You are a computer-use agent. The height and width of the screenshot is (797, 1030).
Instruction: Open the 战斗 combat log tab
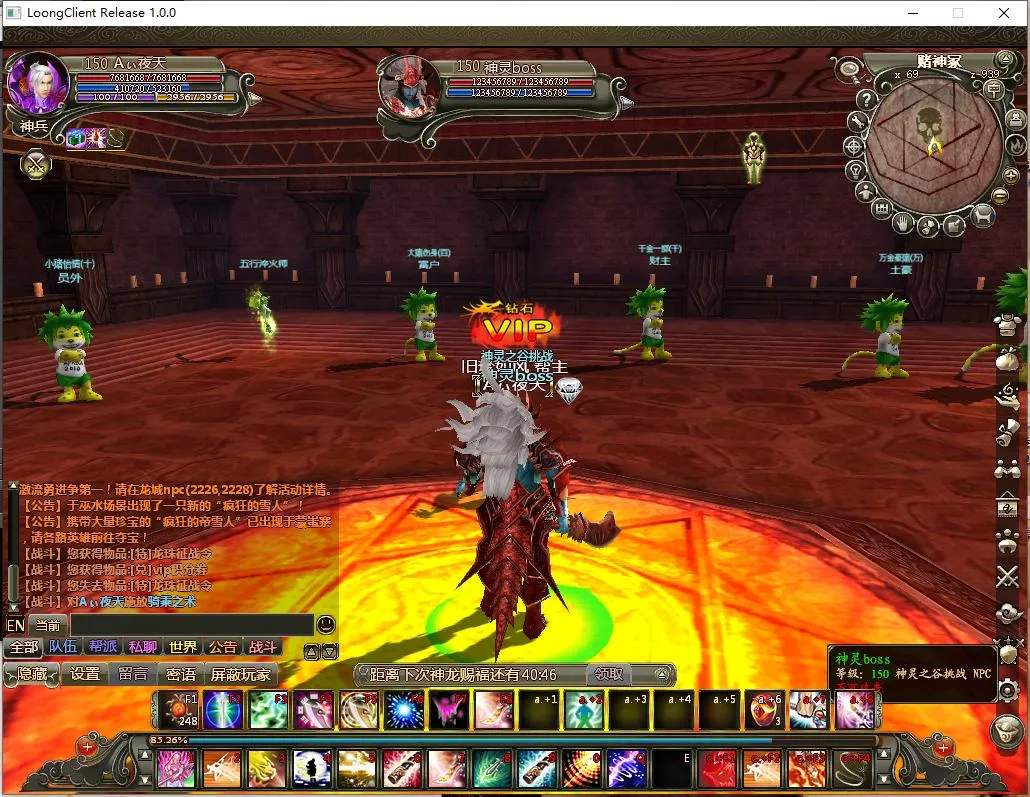click(262, 647)
